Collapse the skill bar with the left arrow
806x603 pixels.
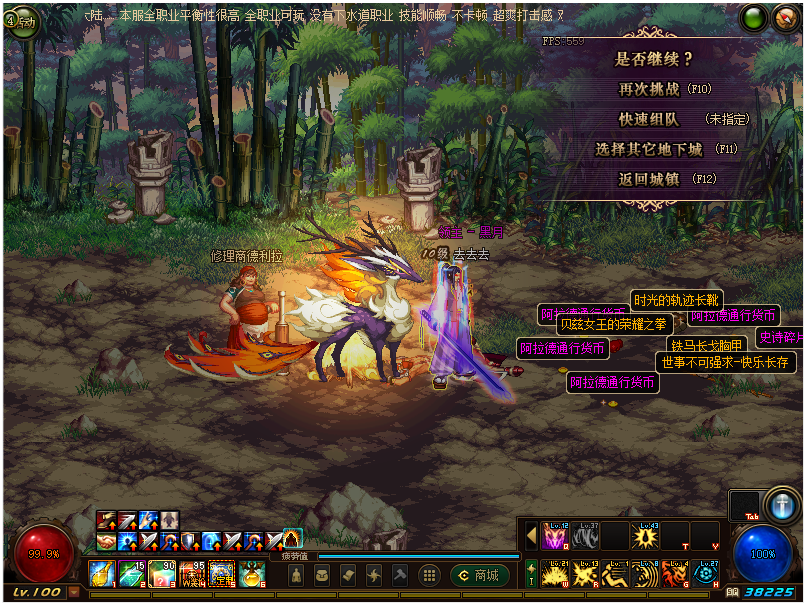coord(531,536)
